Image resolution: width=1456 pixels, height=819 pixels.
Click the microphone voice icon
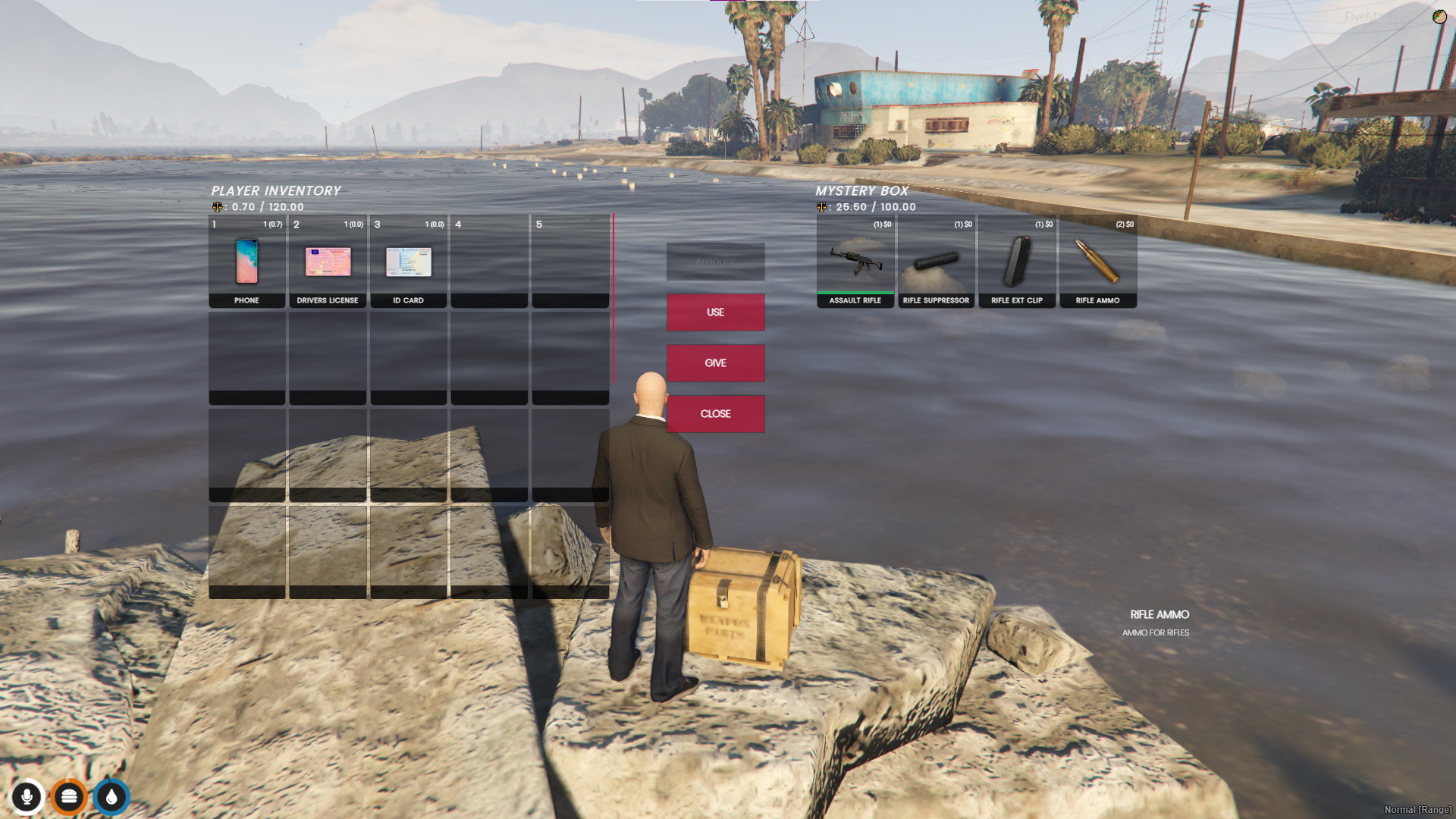click(27, 797)
